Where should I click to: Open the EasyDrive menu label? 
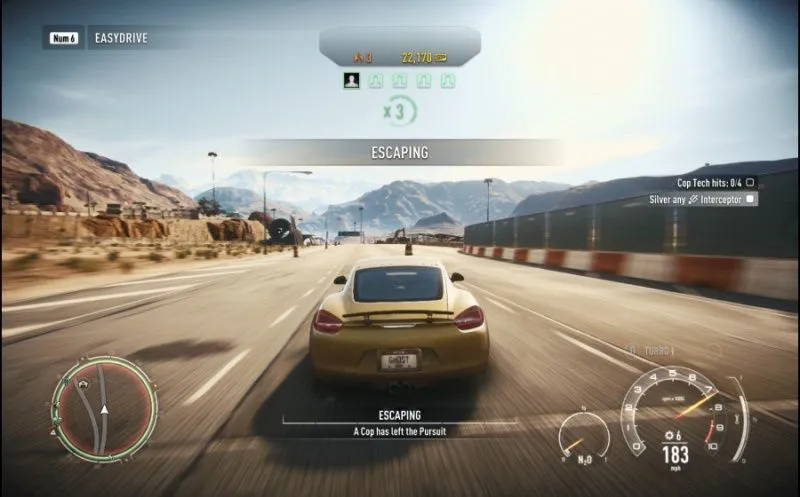point(121,39)
